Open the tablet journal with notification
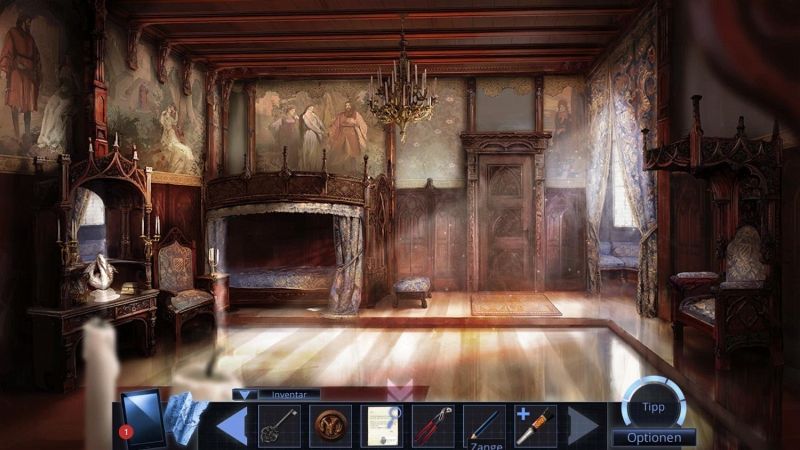Image resolution: width=800 pixels, height=450 pixels. (141, 417)
